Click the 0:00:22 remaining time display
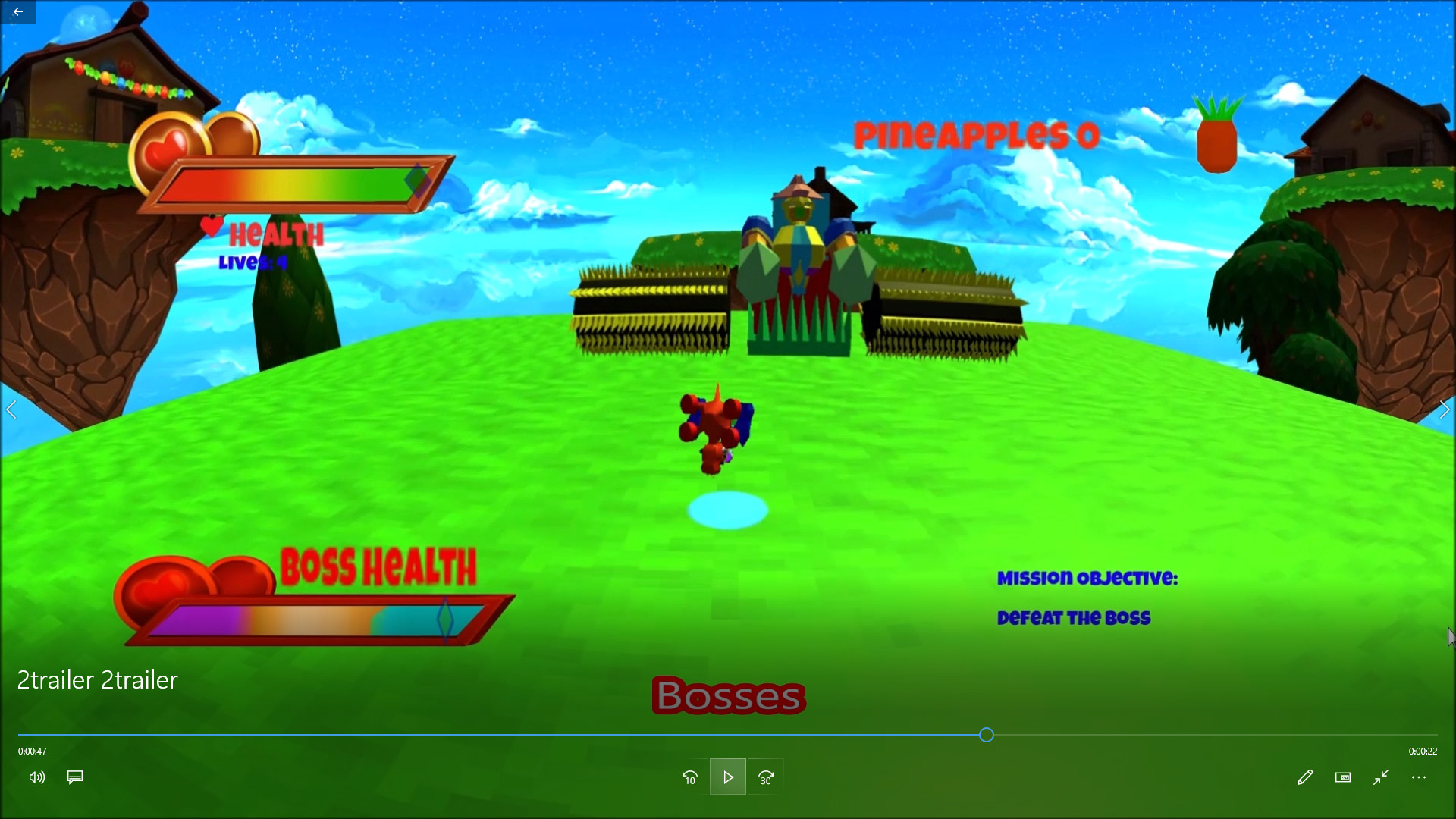 tap(1424, 752)
